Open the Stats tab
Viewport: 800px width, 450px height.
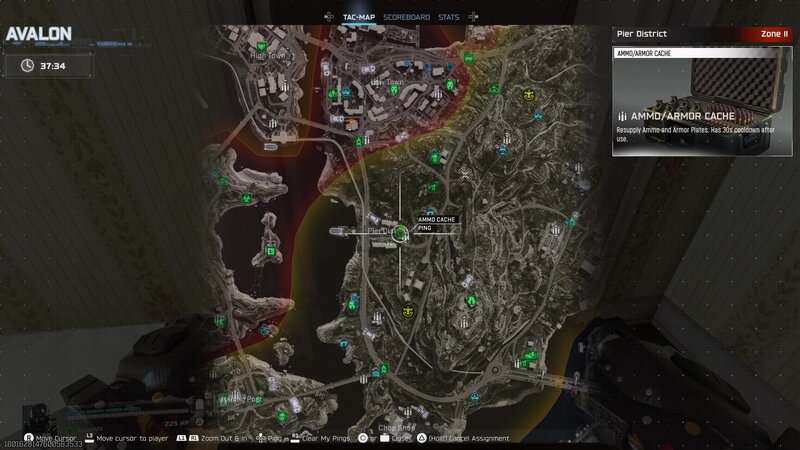[x=449, y=17]
